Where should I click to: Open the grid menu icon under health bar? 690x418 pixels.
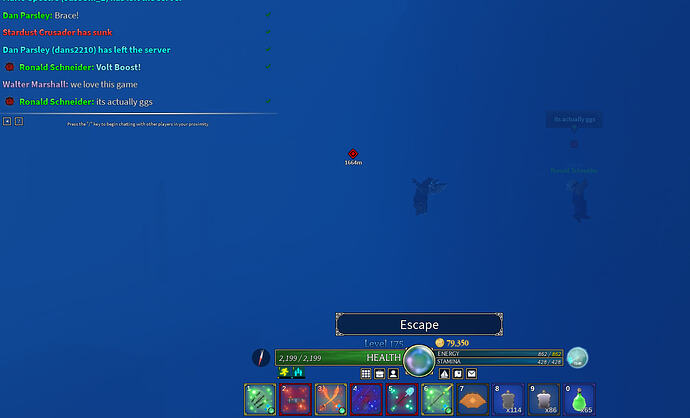(x=366, y=373)
